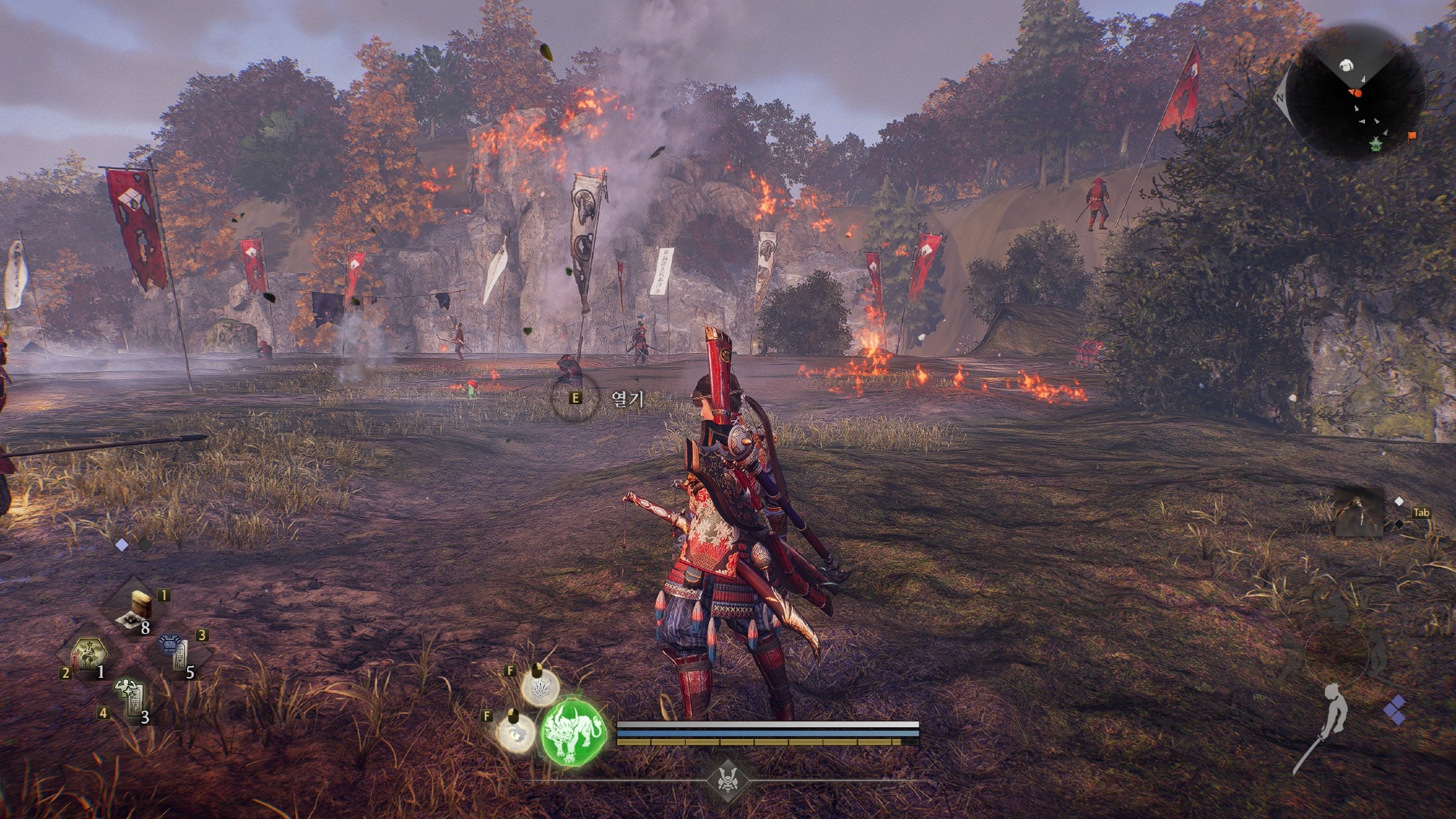Select the blue armor talisman slot
Image resolution: width=1456 pixels, height=819 pixels.
tap(177, 652)
